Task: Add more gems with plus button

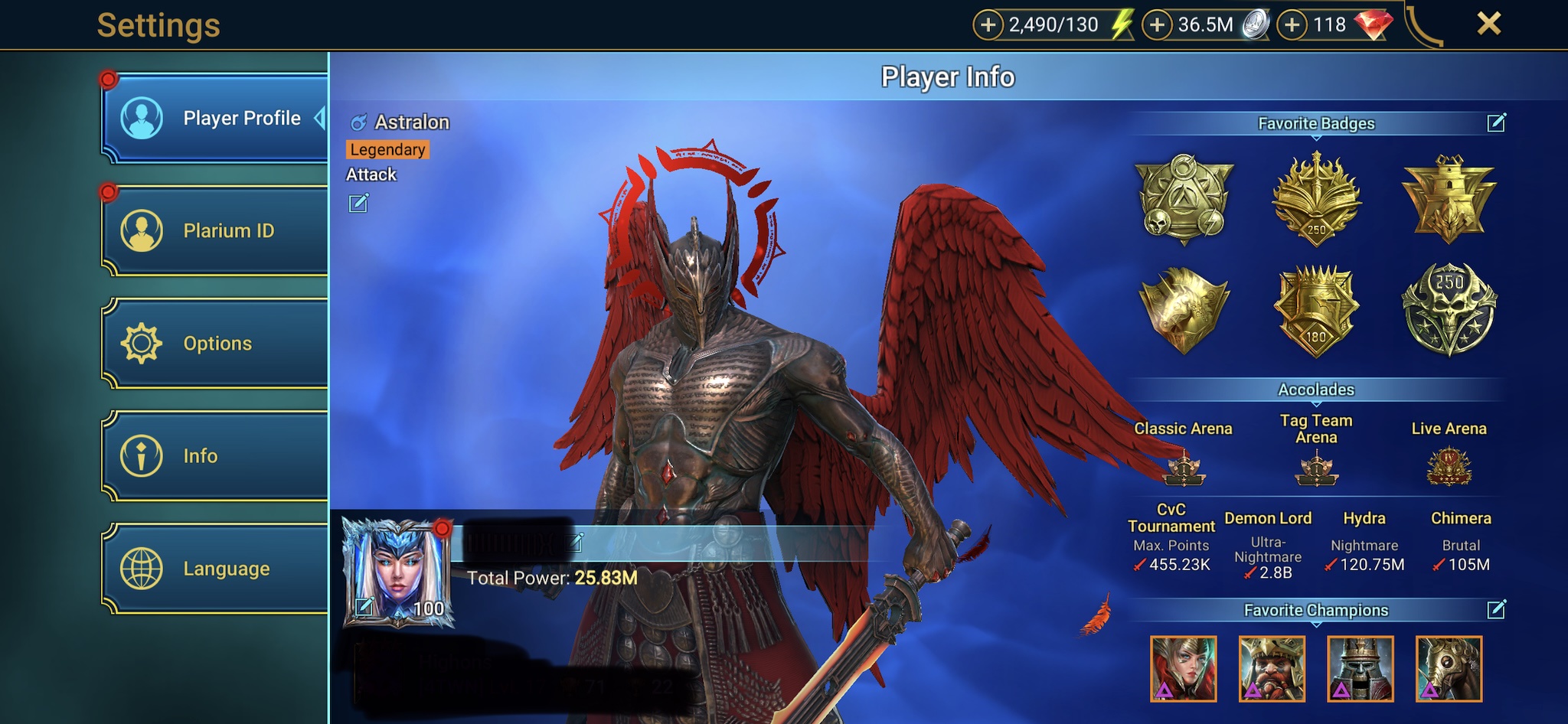Action: coord(1292,25)
